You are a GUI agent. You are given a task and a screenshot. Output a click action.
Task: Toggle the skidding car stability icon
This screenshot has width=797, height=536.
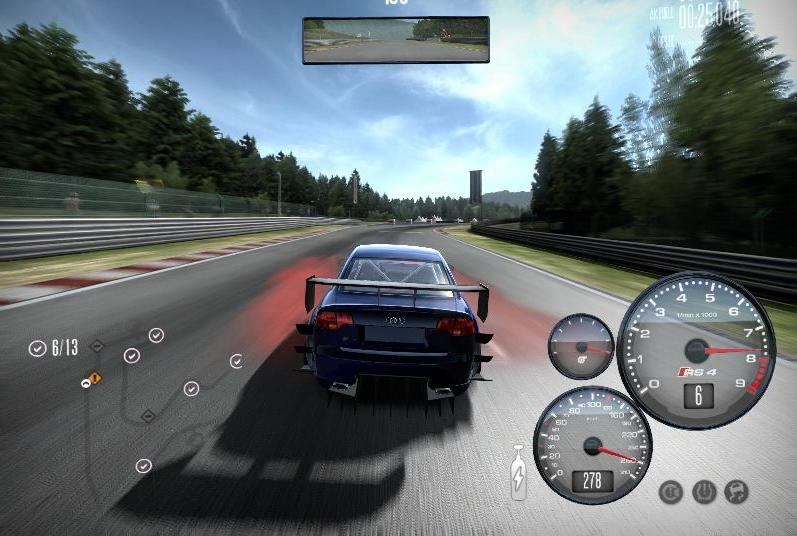click(x=737, y=491)
